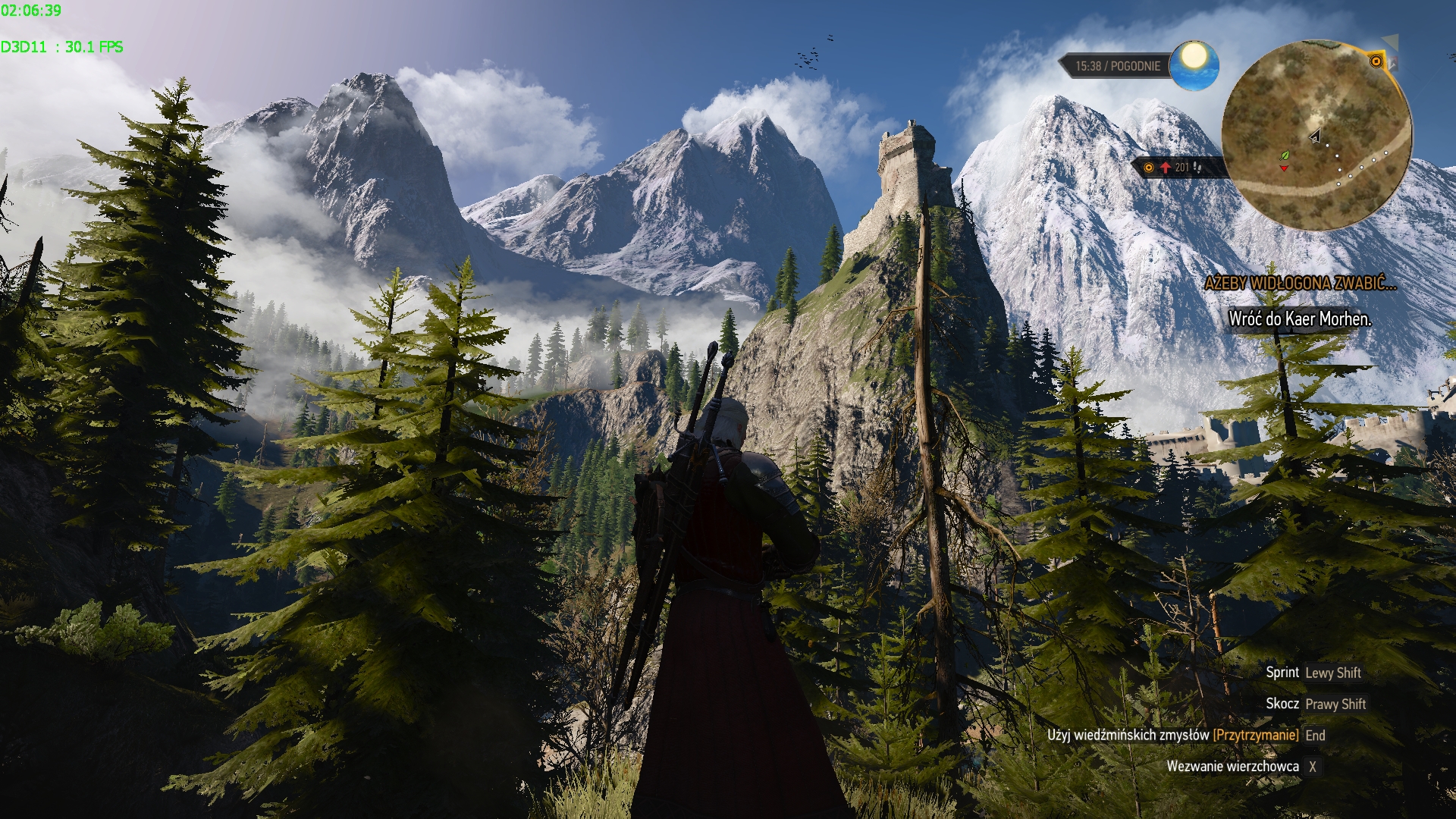Select the objective distance indicator showing 201
This screenshot has height=819, width=1456.
pos(1177,167)
